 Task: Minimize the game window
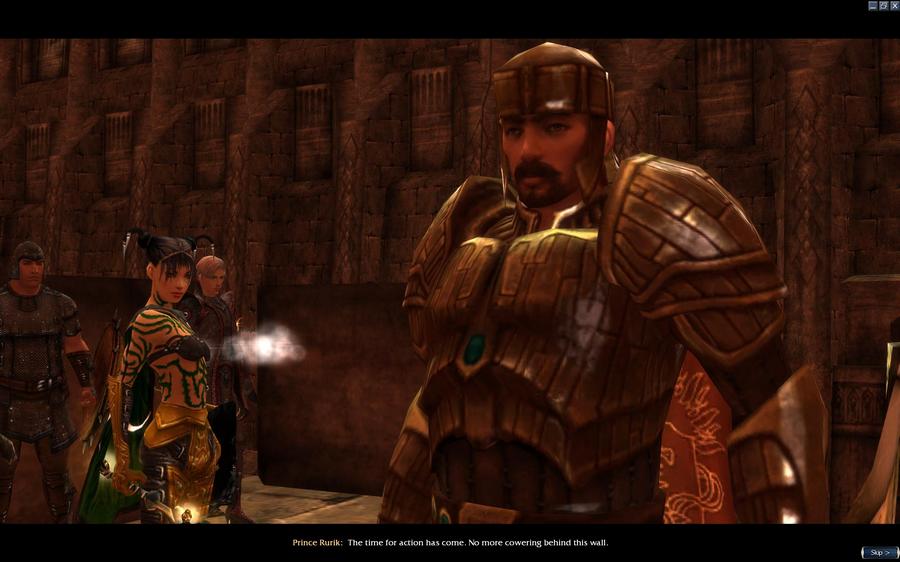872,5
